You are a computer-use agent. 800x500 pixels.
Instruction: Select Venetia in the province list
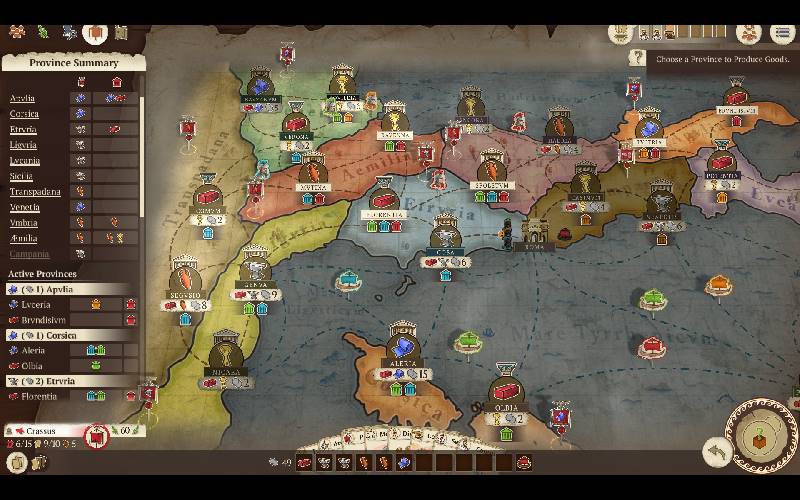25,207
